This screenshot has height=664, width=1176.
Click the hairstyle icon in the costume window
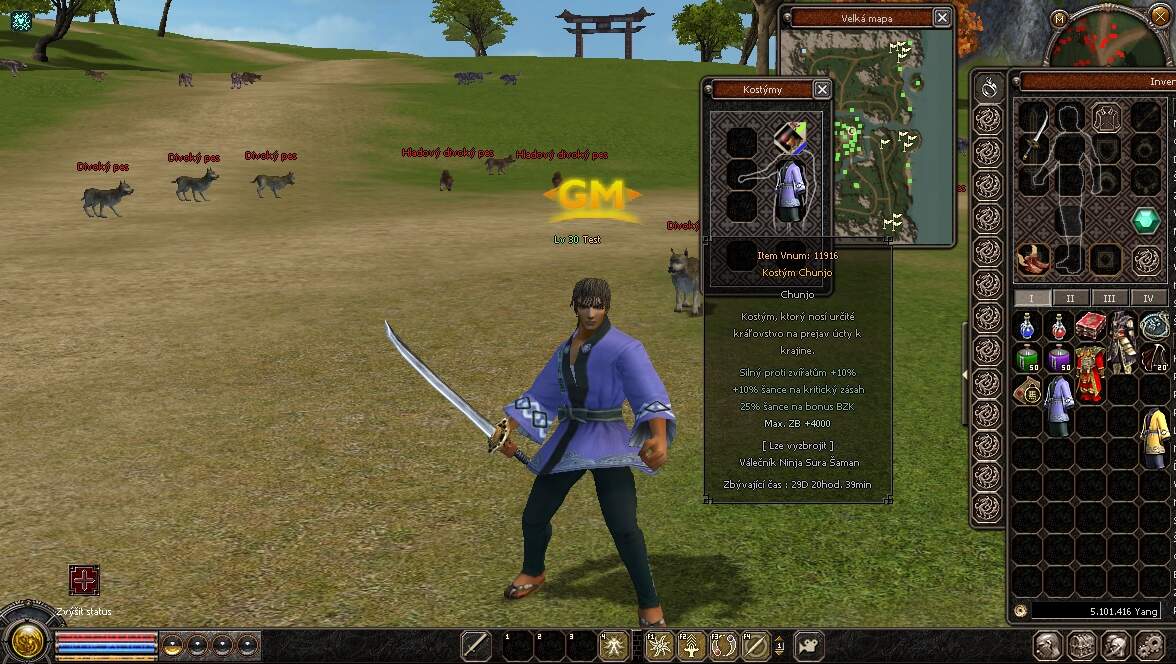coord(790,138)
